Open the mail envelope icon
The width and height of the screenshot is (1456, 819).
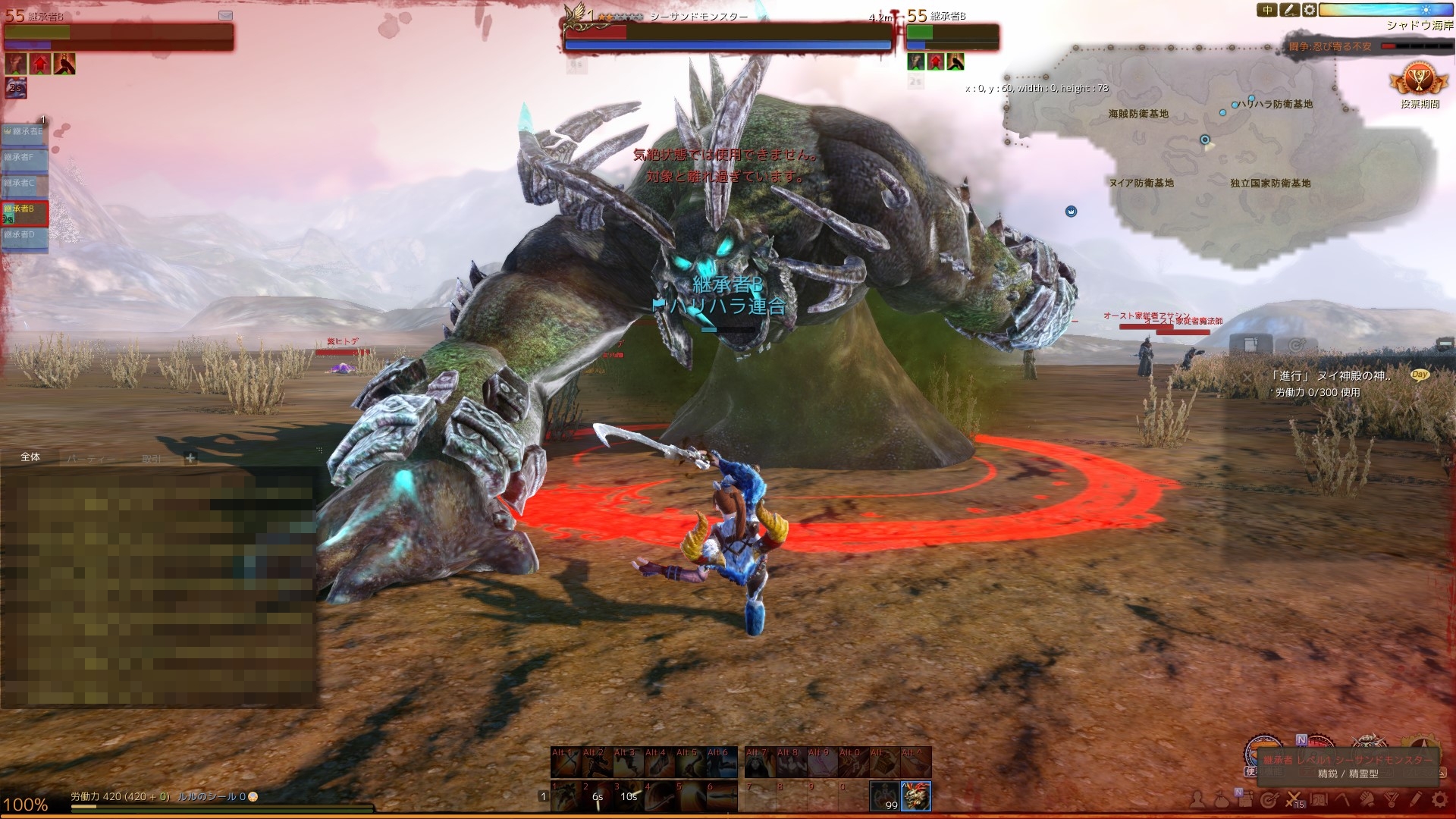pos(225,15)
